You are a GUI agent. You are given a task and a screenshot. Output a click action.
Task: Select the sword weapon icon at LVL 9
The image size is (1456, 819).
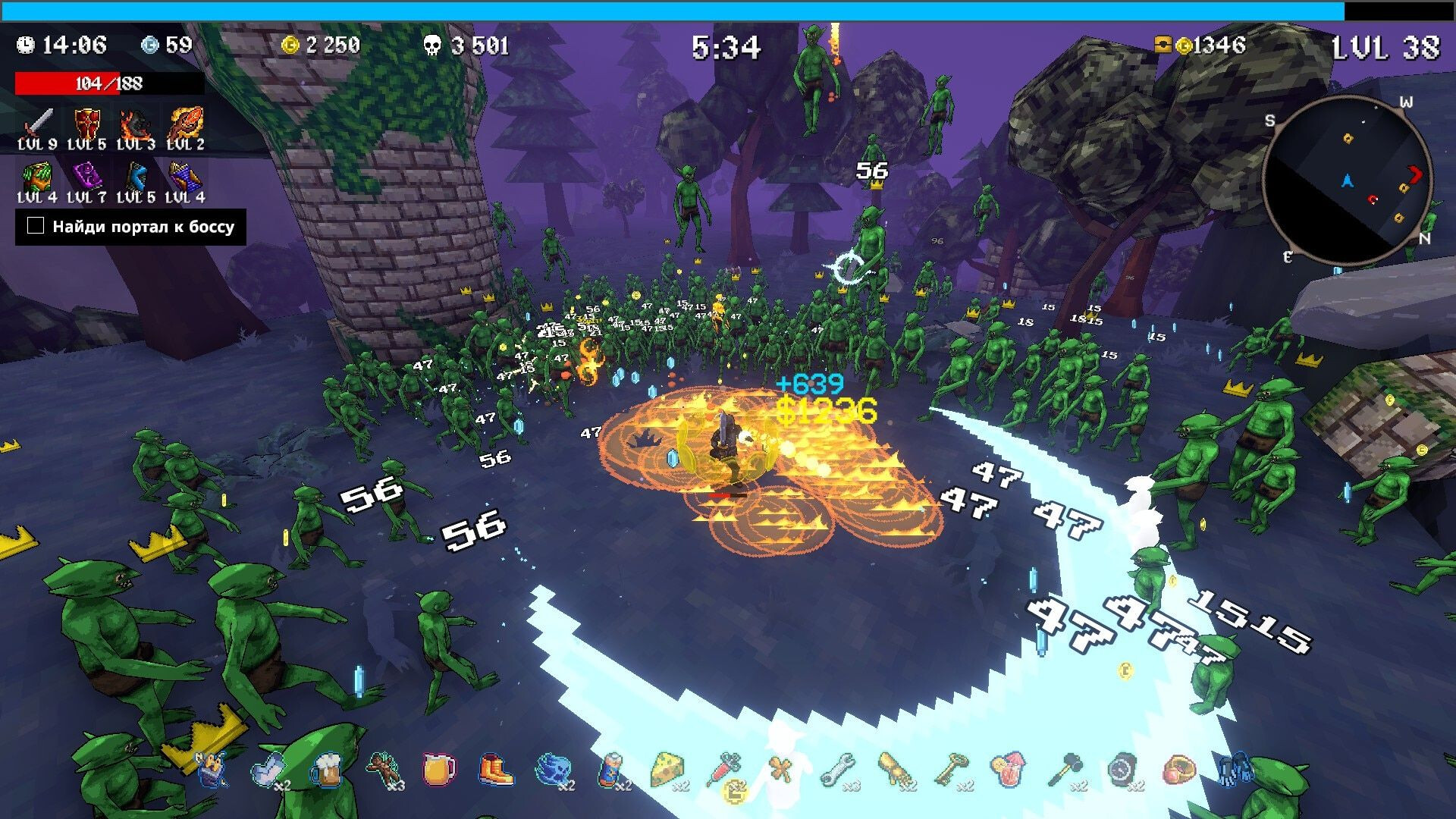tap(38, 123)
